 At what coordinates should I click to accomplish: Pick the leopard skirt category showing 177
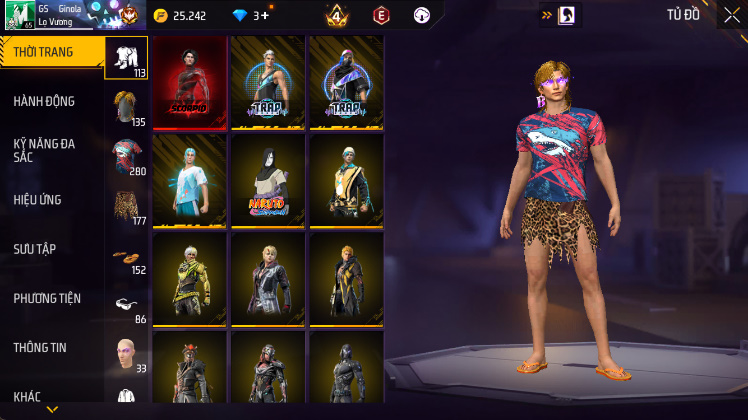click(126, 206)
